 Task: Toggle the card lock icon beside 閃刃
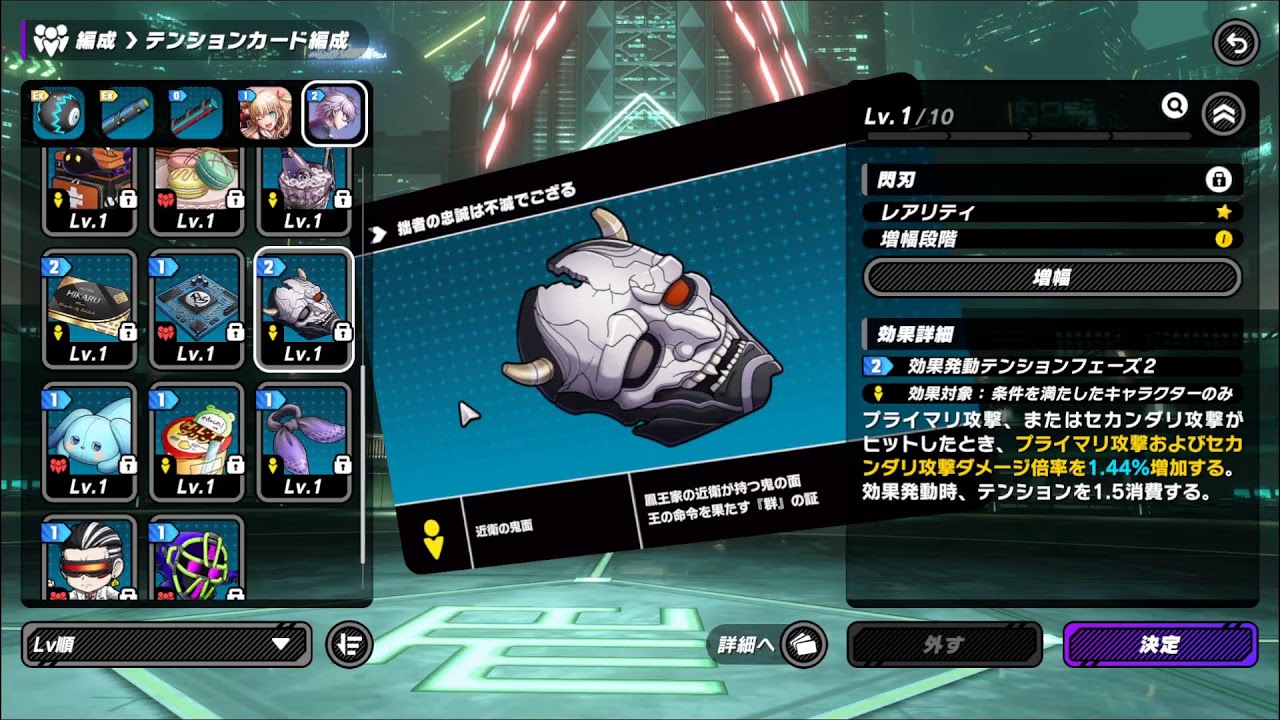[1218, 180]
